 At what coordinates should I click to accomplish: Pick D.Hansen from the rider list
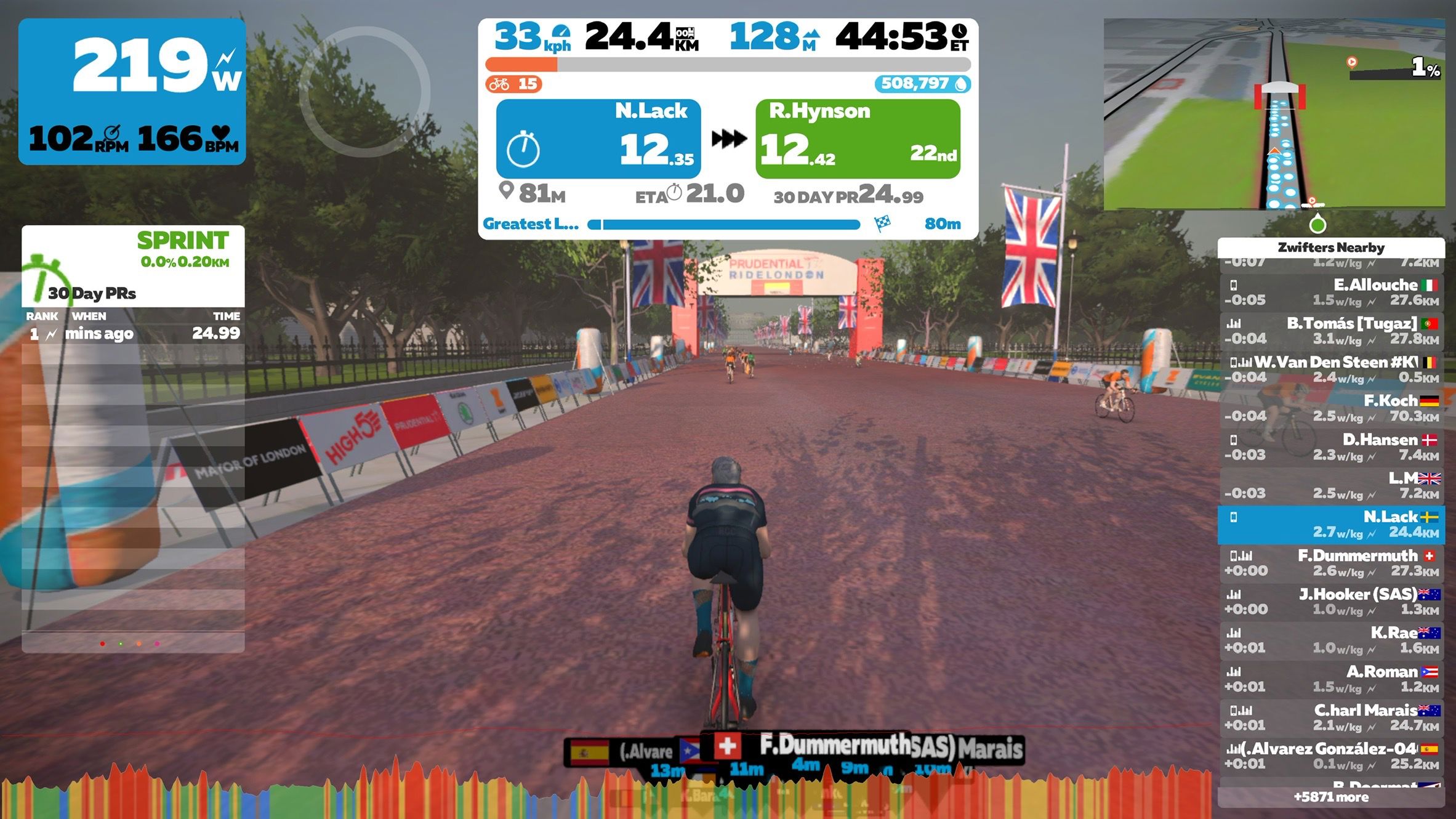[1331, 447]
